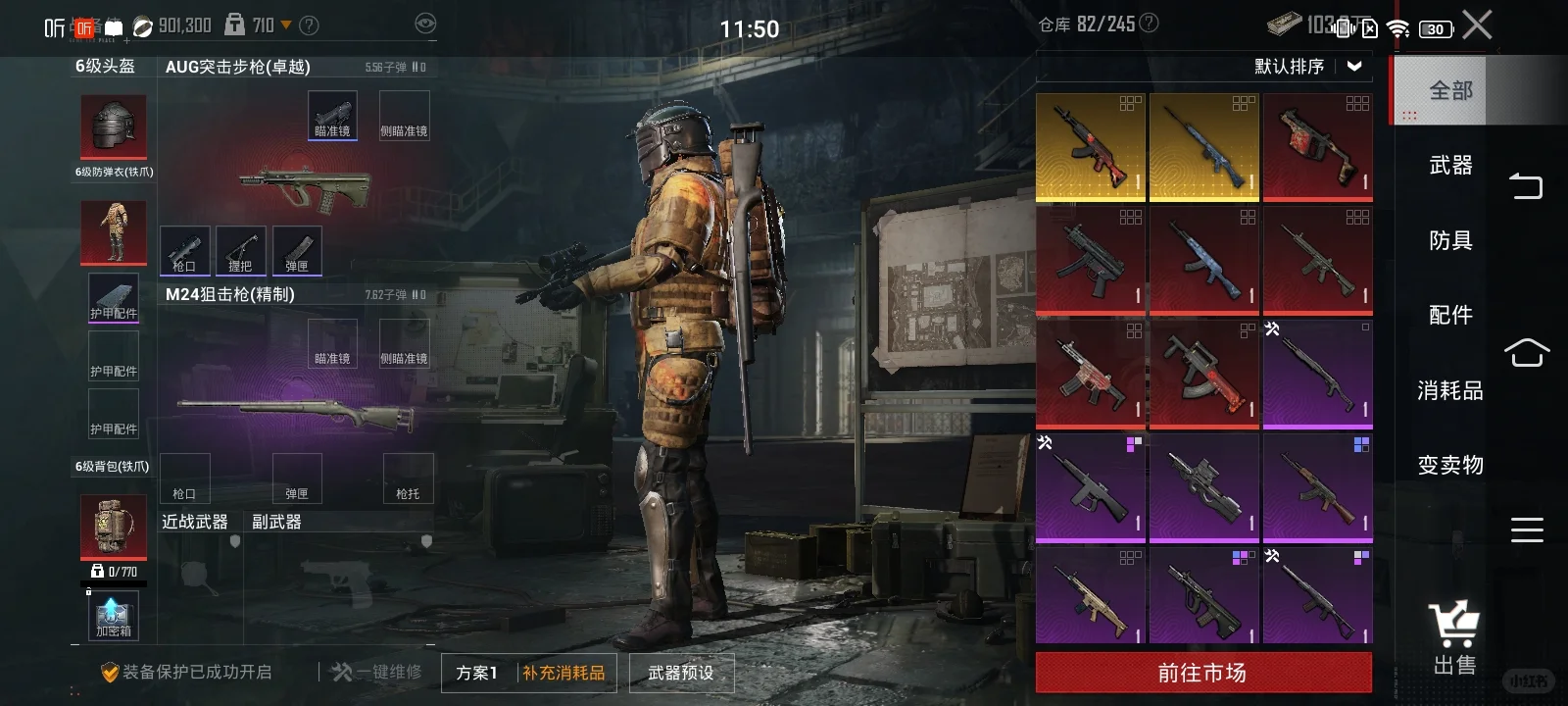Screen dimensions: 1568x706
Task: Toggle the eye visibility icon
Action: coord(425,24)
